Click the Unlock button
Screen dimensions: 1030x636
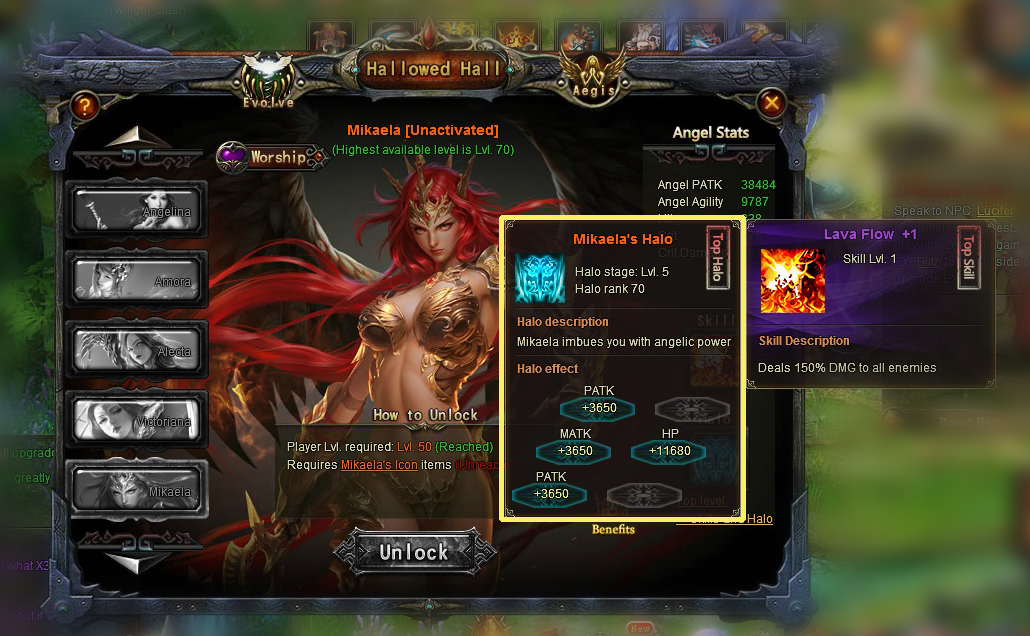(414, 552)
